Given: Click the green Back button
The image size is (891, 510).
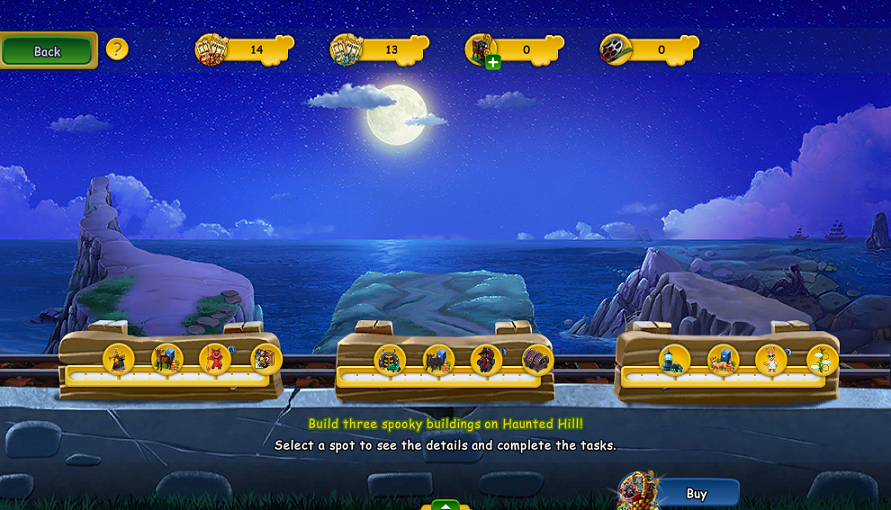Looking at the screenshot, I should (48, 51).
